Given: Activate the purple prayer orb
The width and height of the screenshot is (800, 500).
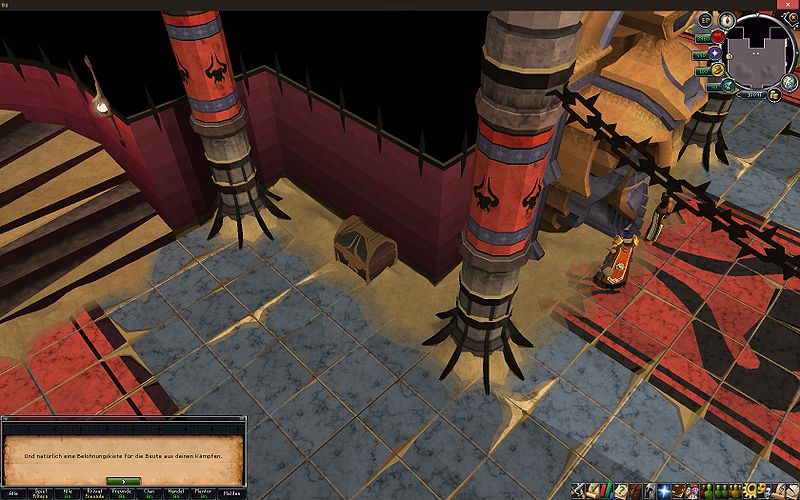Looking at the screenshot, I should pyautogui.click(x=716, y=54).
